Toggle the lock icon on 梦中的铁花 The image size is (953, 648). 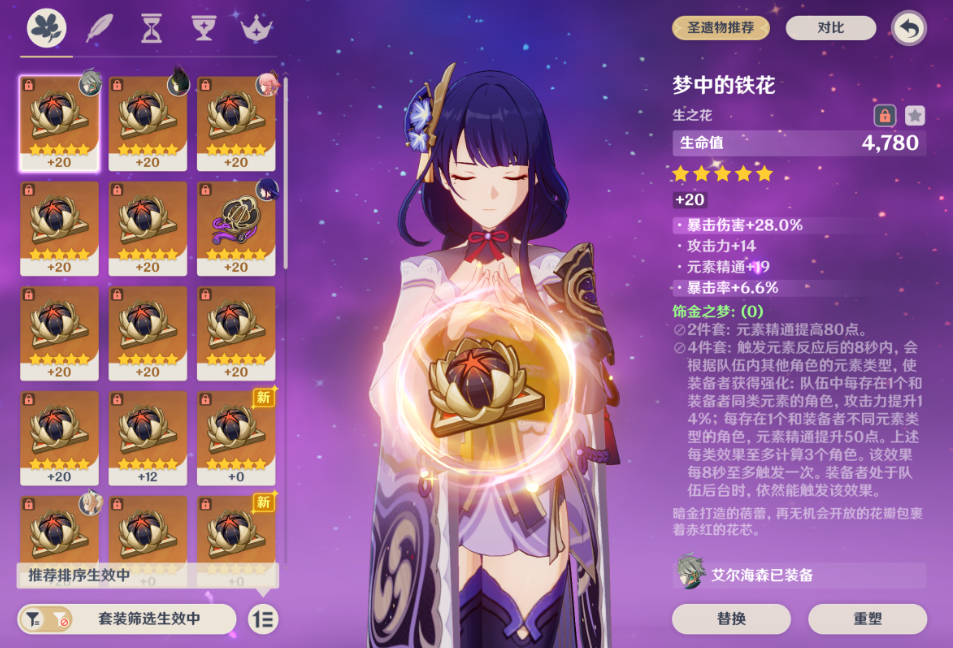(x=884, y=116)
